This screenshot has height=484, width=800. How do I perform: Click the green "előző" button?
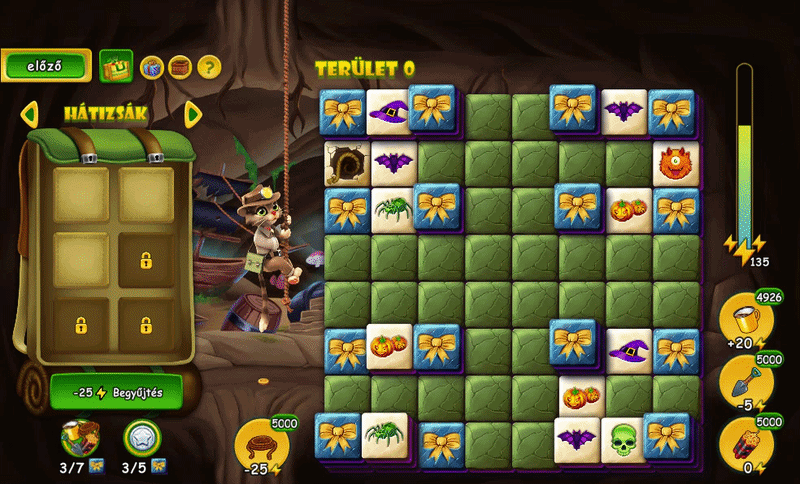pos(46,66)
